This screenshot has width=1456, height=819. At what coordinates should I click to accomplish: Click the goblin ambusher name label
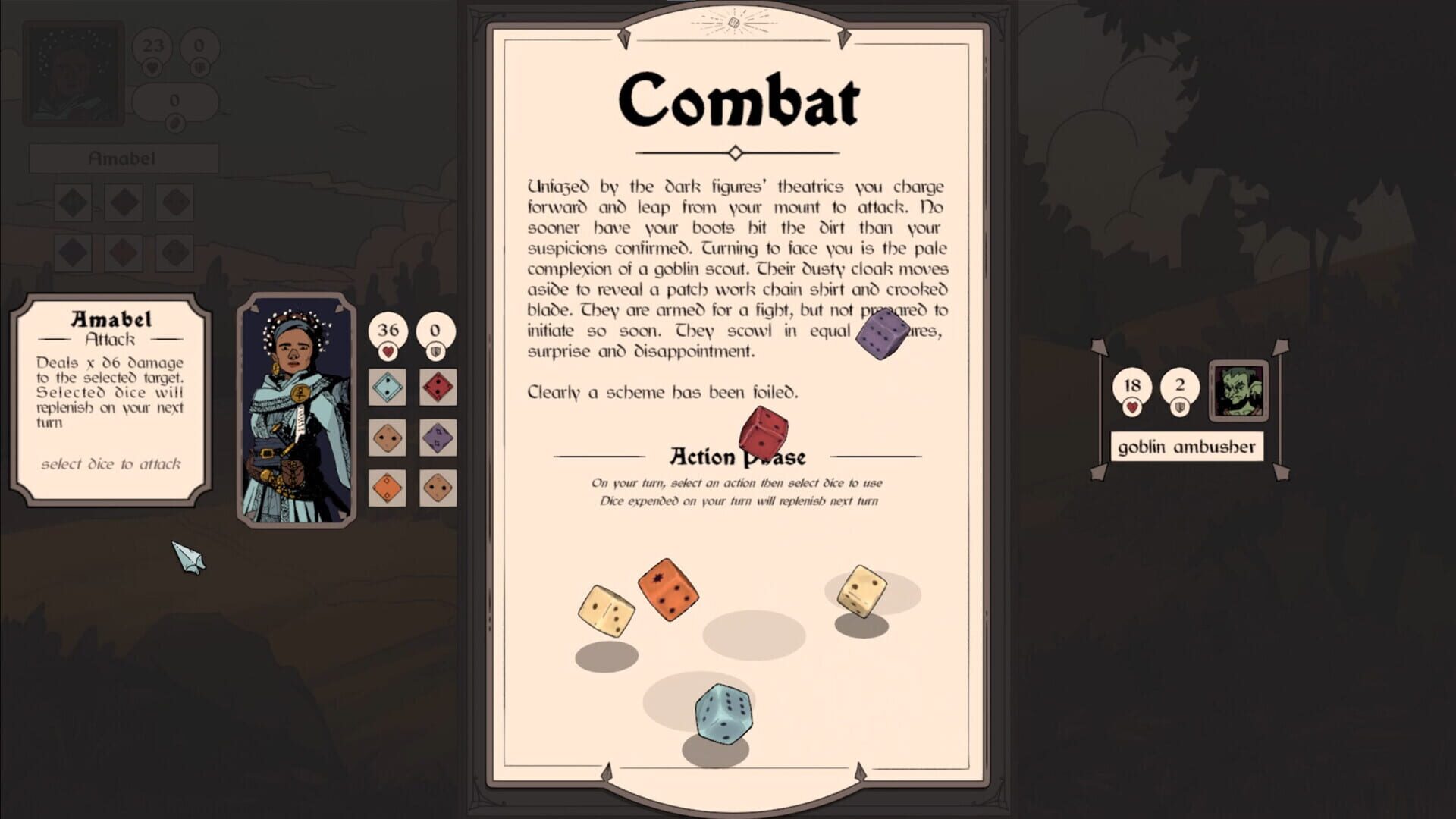coord(1188,447)
